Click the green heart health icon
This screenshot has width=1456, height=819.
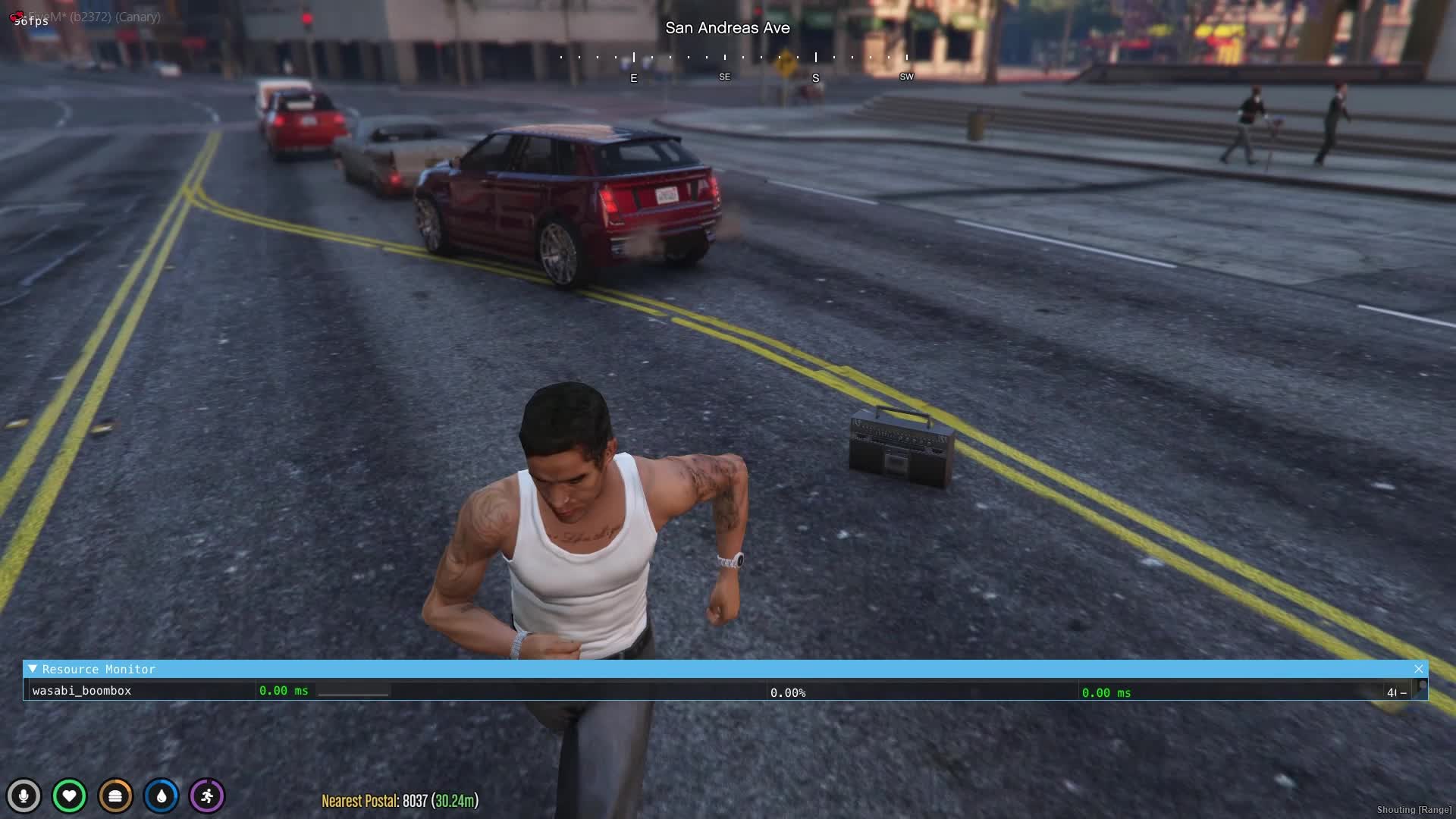(x=69, y=796)
